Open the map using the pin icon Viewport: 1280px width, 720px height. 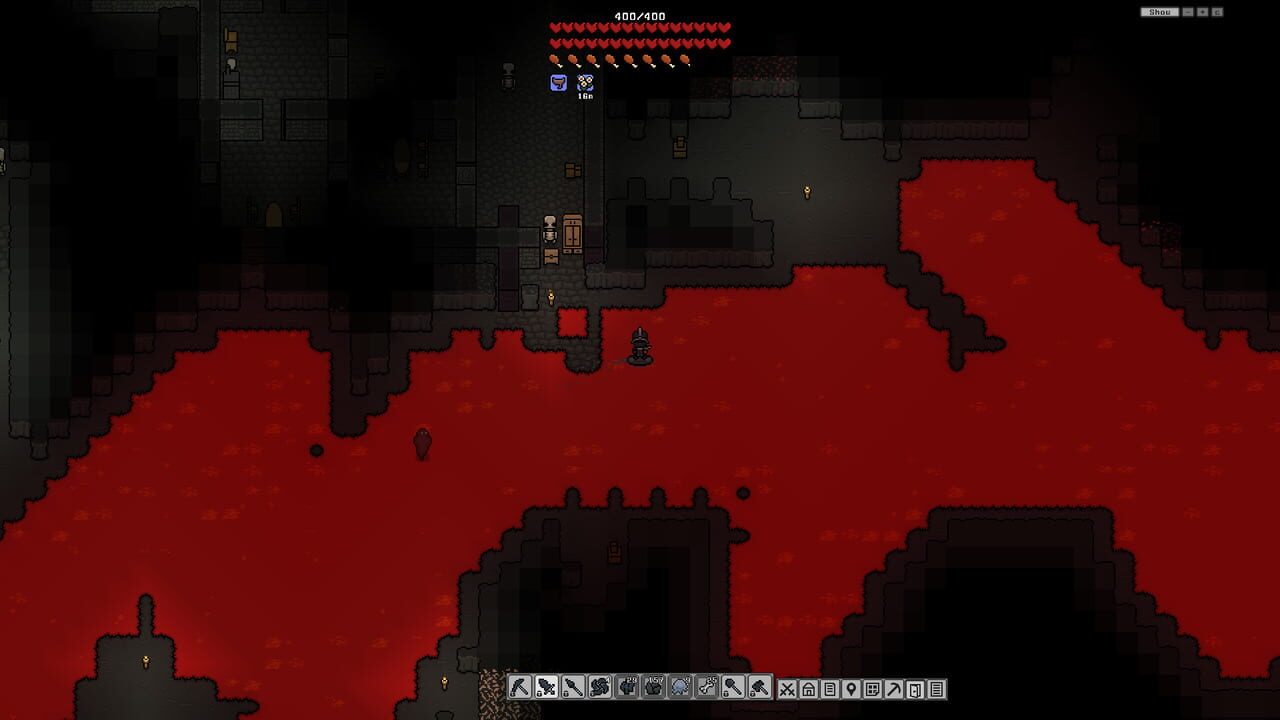click(851, 690)
